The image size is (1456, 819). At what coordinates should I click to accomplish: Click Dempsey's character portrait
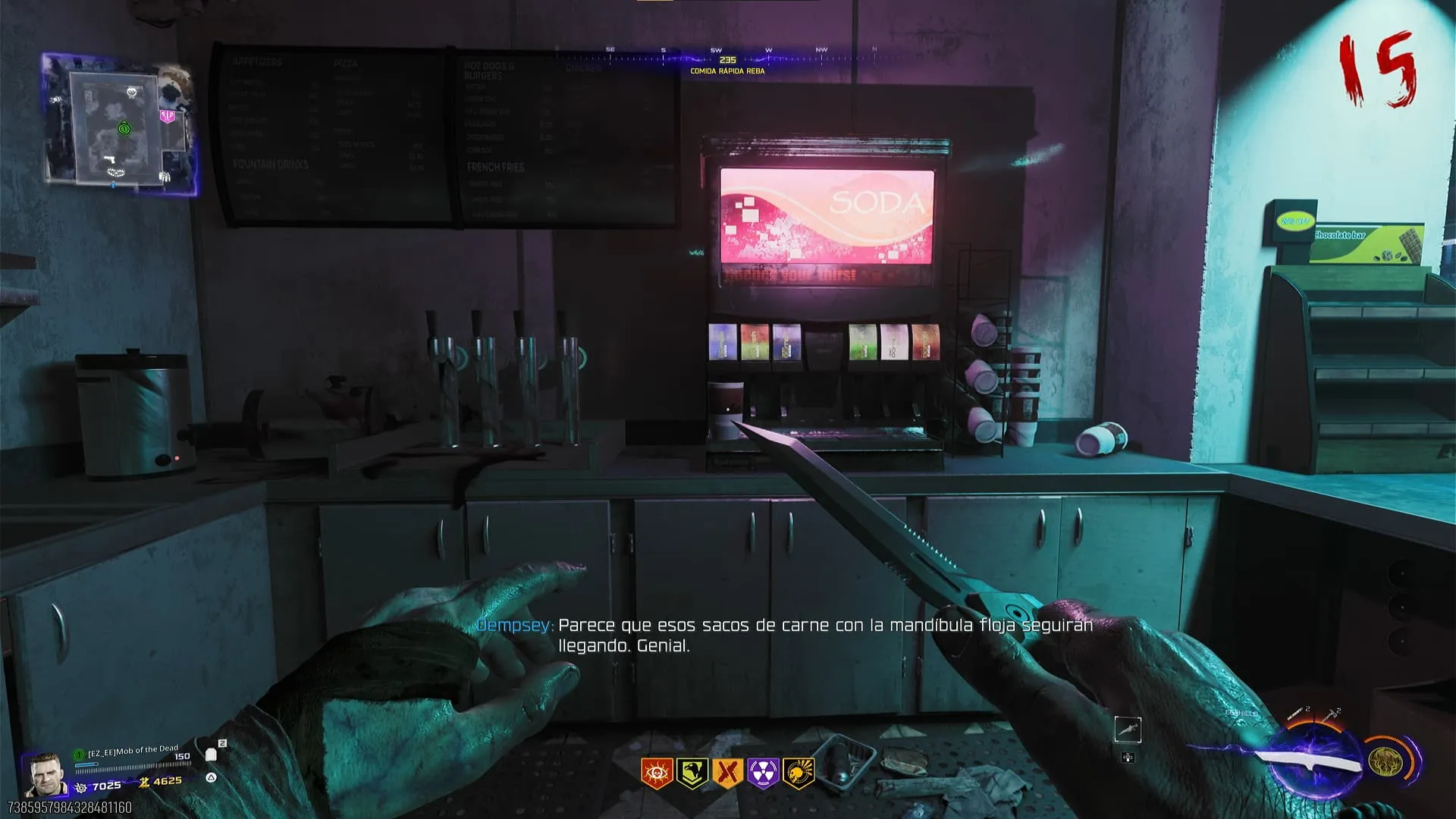[44, 775]
